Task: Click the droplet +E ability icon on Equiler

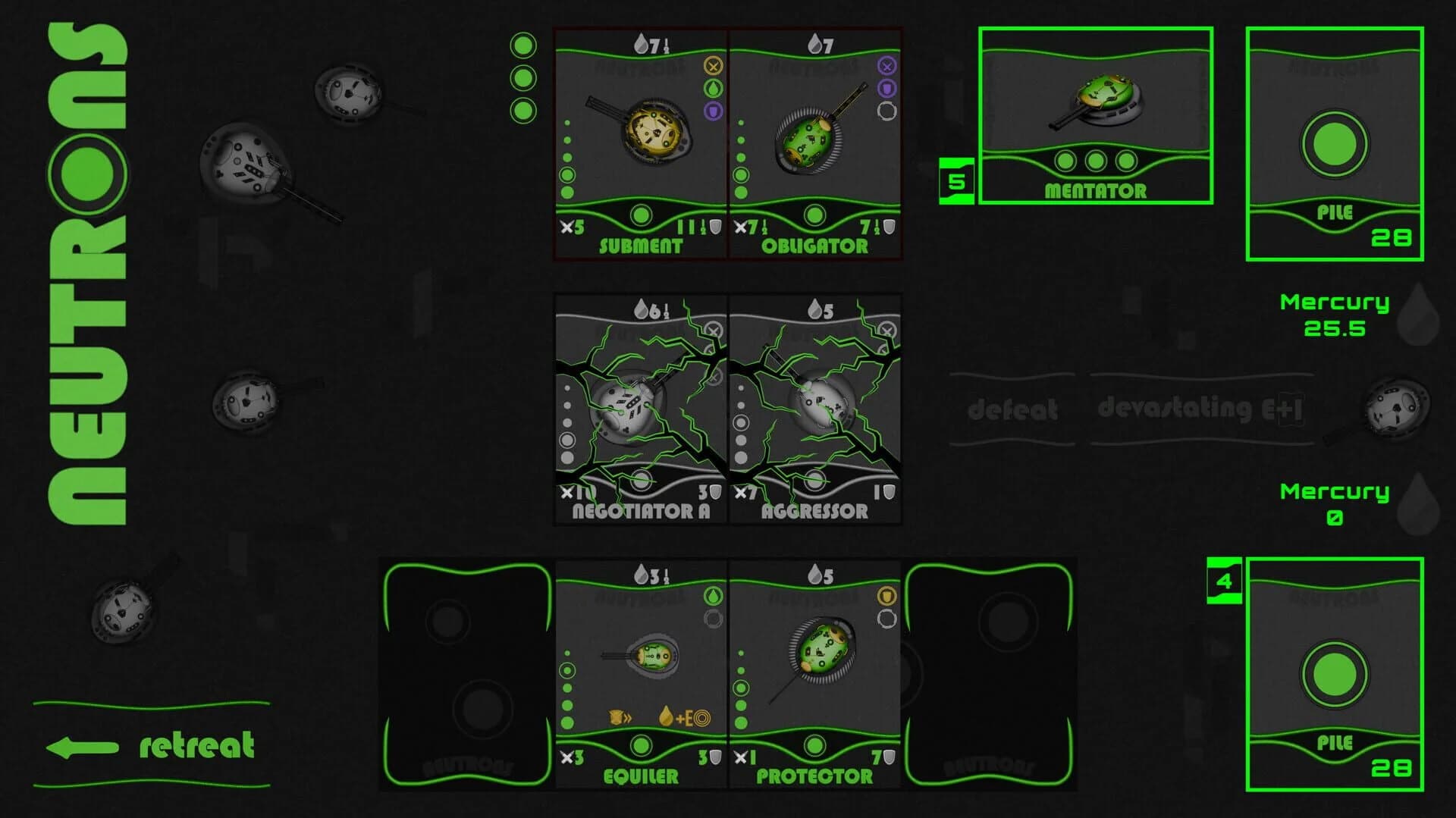Action: 682,717
